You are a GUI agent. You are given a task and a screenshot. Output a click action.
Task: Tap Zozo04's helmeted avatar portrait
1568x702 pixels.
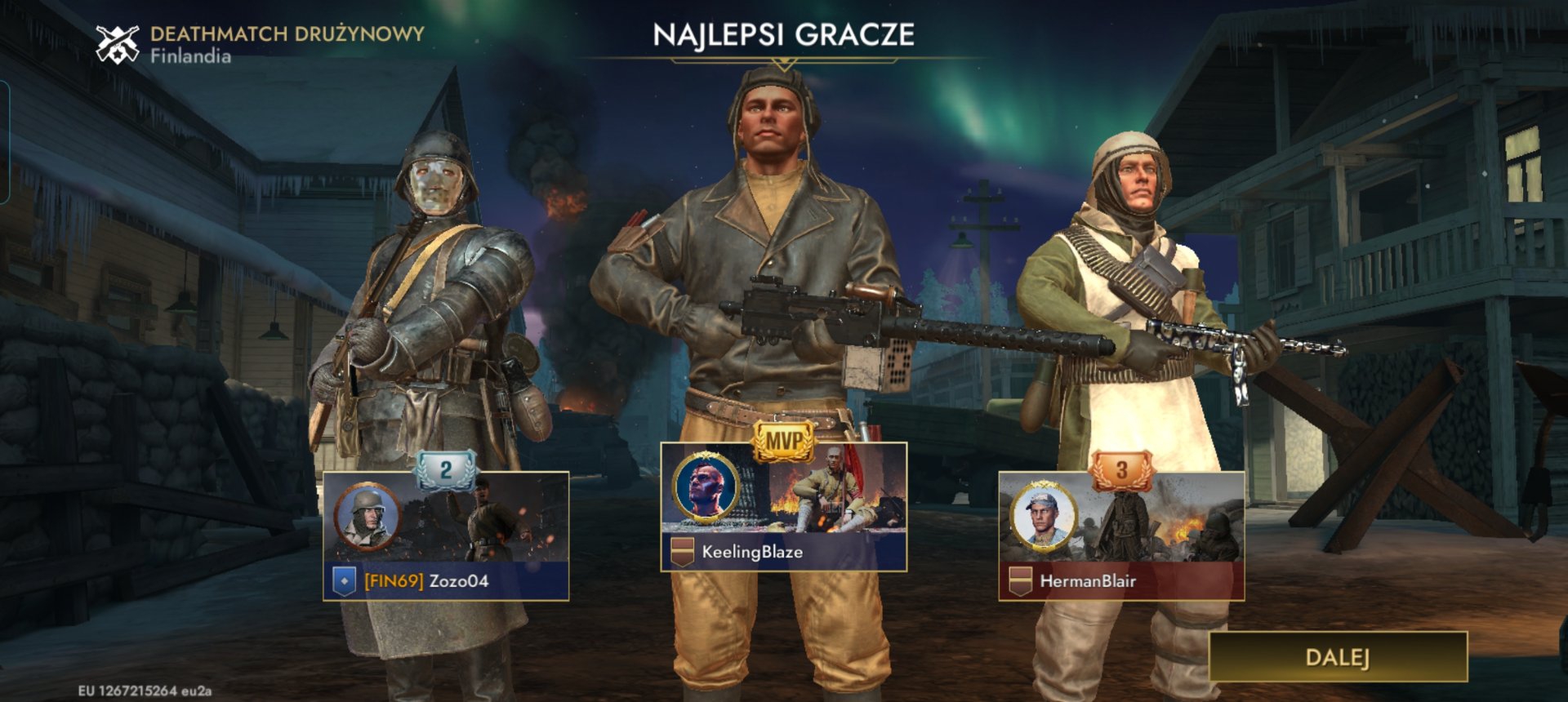click(x=367, y=516)
